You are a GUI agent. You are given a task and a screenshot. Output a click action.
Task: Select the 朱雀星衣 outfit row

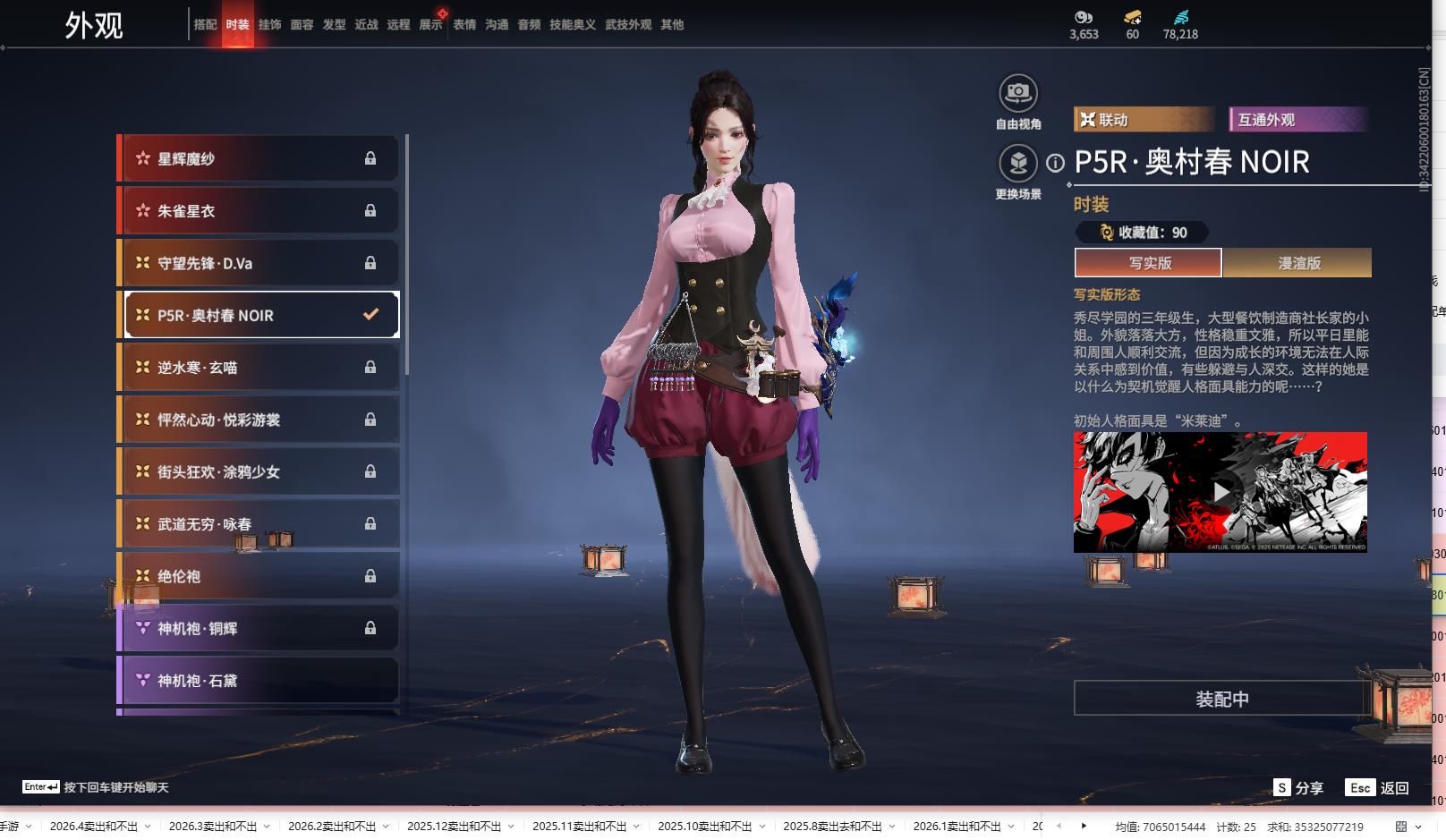(x=259, y=211)
